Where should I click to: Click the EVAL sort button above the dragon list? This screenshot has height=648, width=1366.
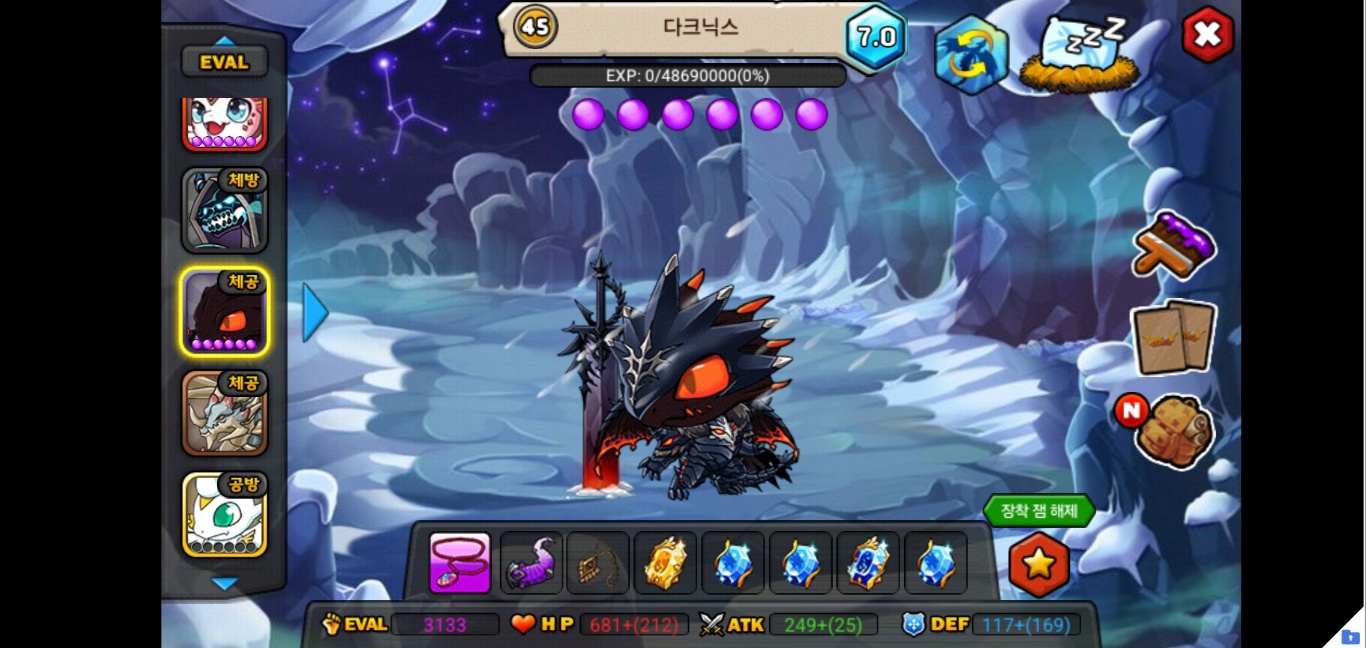pos(224,62)
